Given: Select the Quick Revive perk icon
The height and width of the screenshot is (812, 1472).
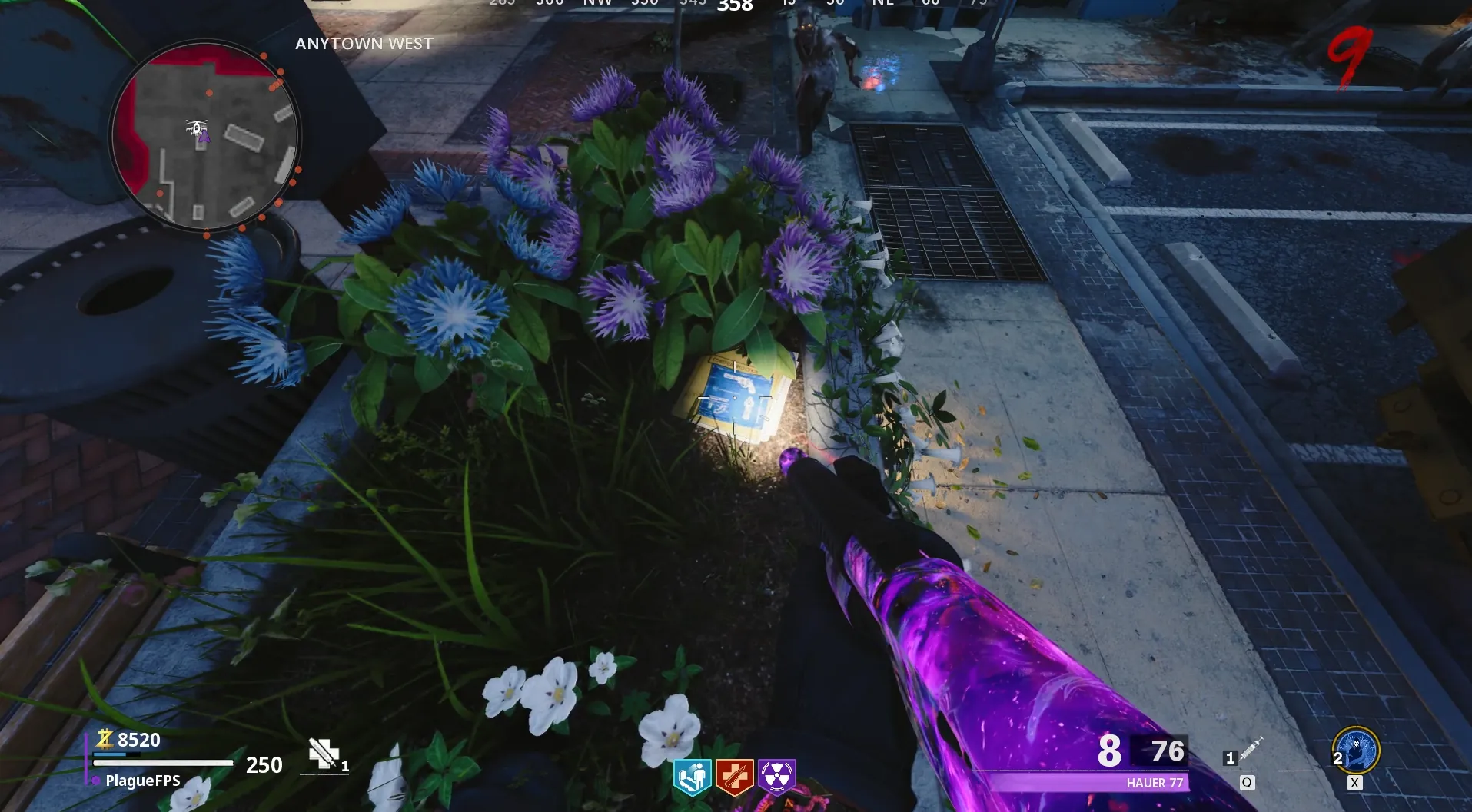Looking at the screenshot, I should tap(692, 777).
